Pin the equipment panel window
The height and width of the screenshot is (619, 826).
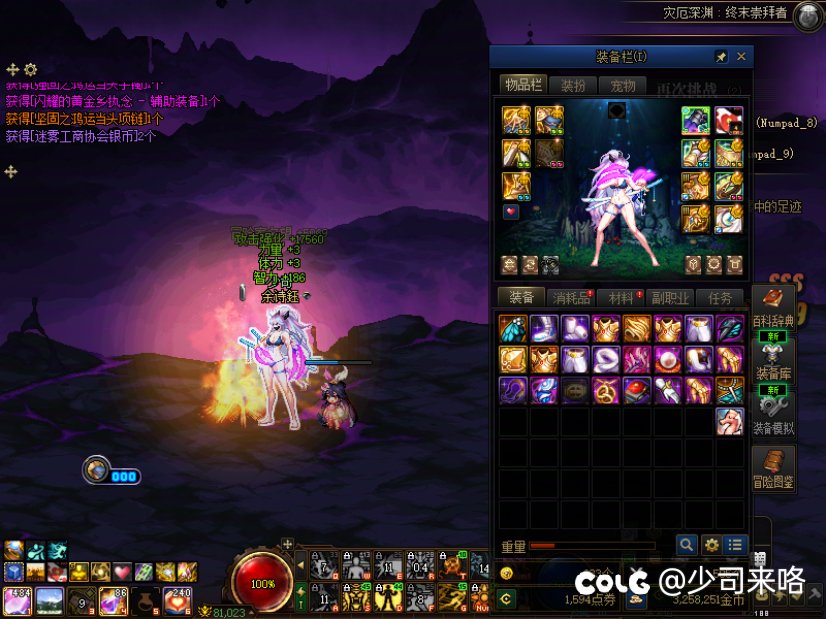[721, 57]
